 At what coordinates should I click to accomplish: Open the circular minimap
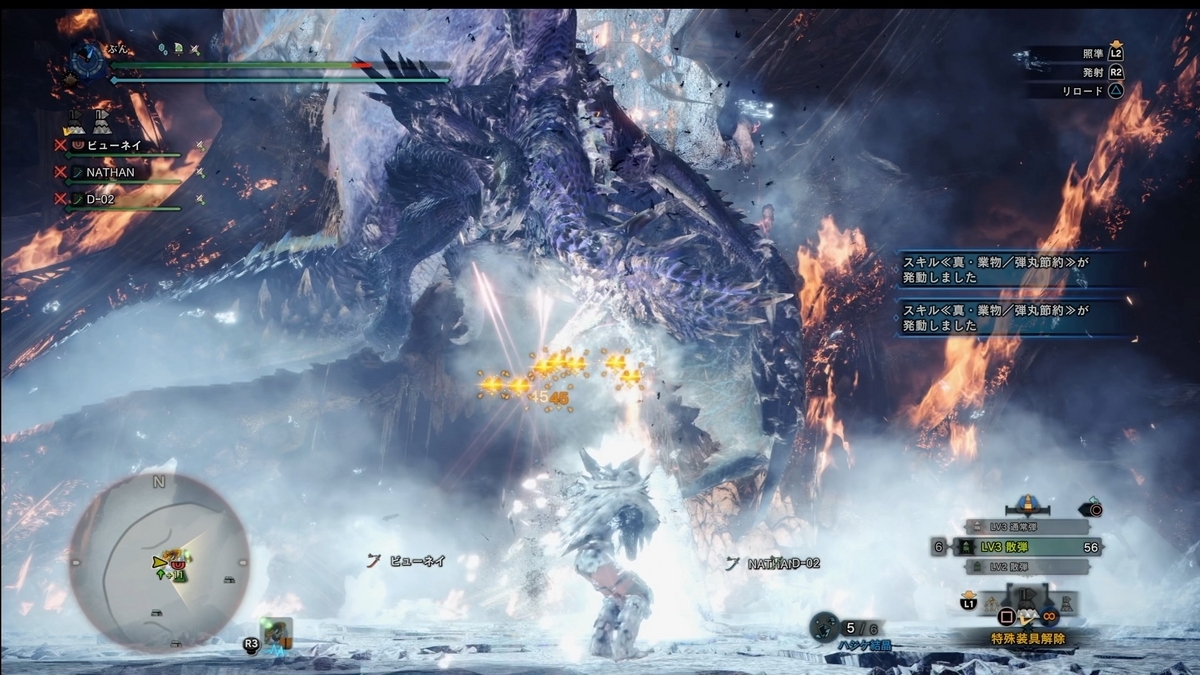[158, 563]
